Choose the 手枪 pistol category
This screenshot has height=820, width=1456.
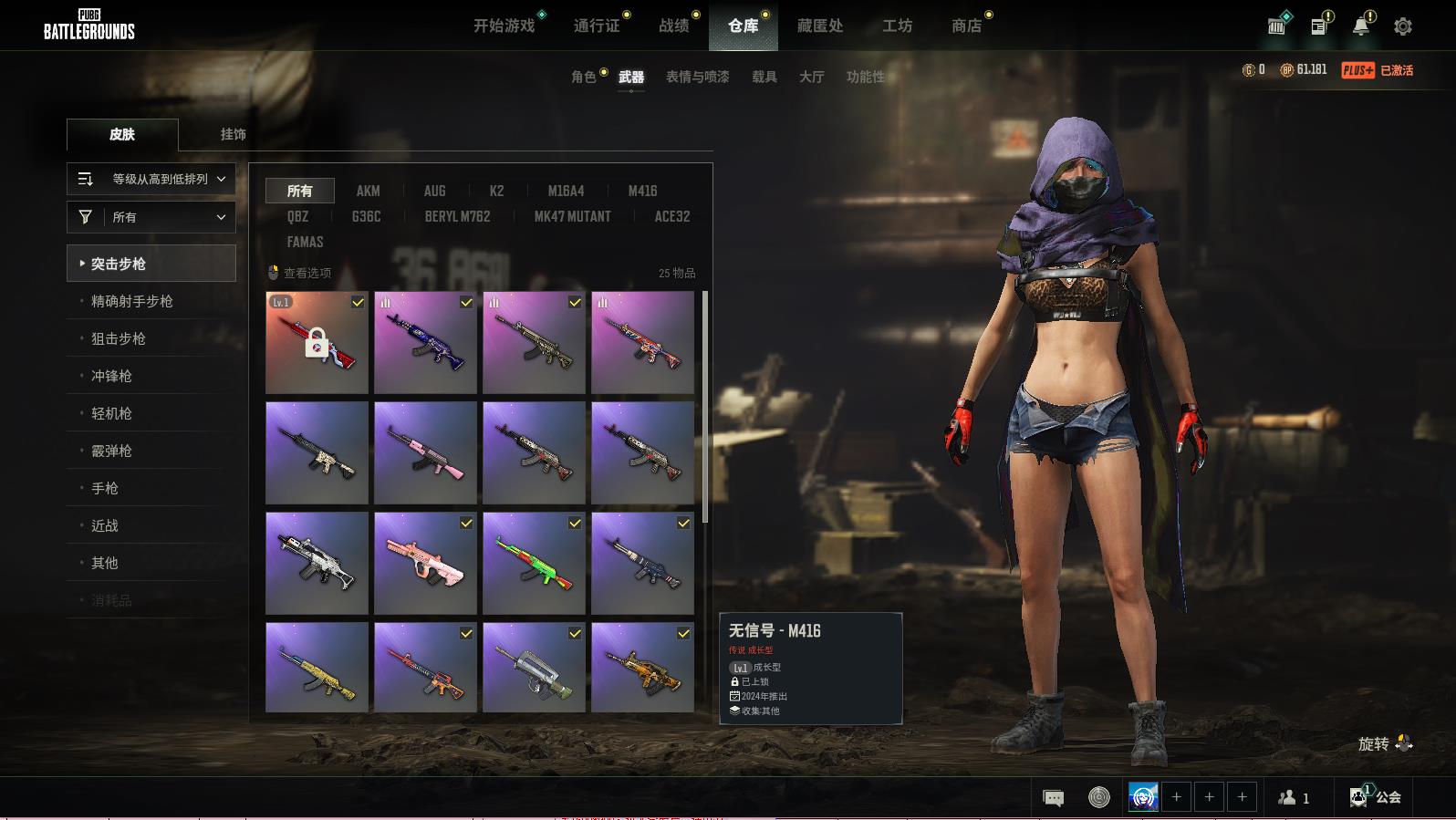105,488
